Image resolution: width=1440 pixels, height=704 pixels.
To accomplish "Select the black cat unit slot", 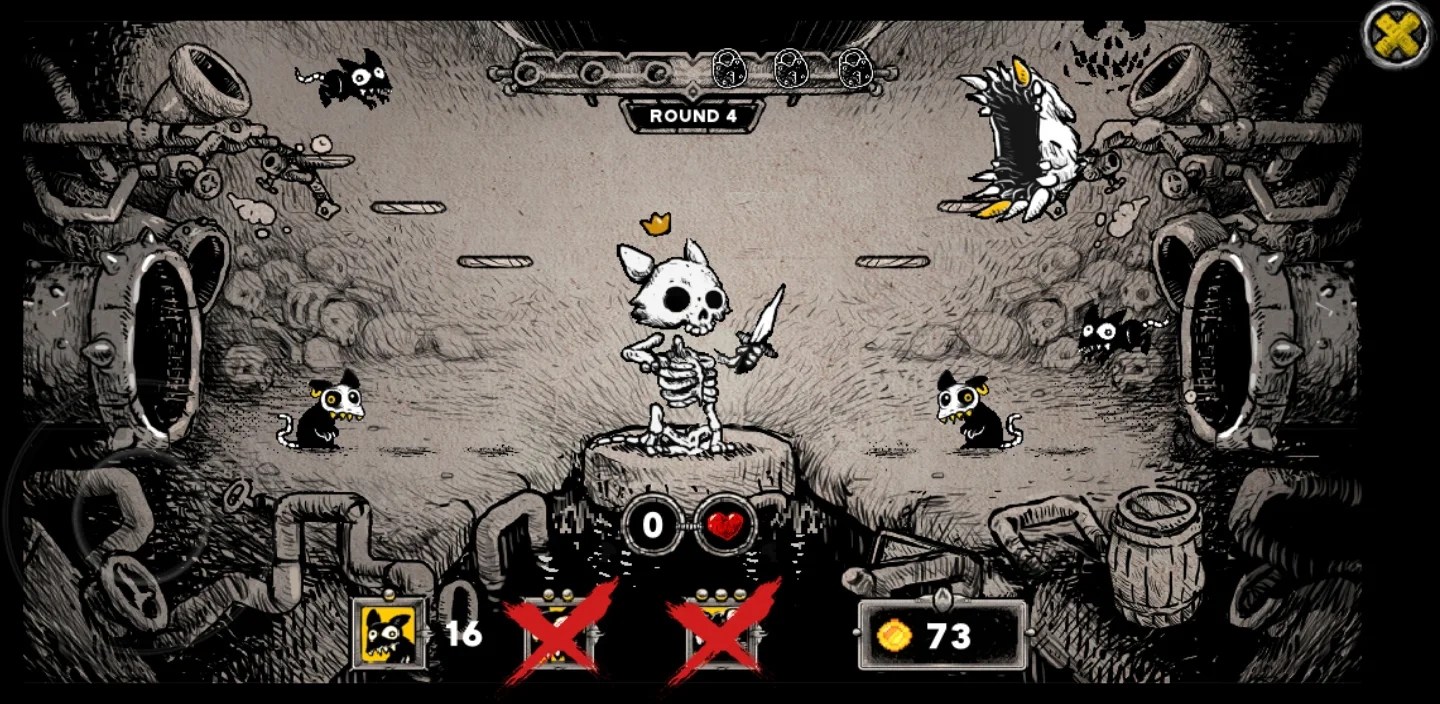I will point(390,634).
